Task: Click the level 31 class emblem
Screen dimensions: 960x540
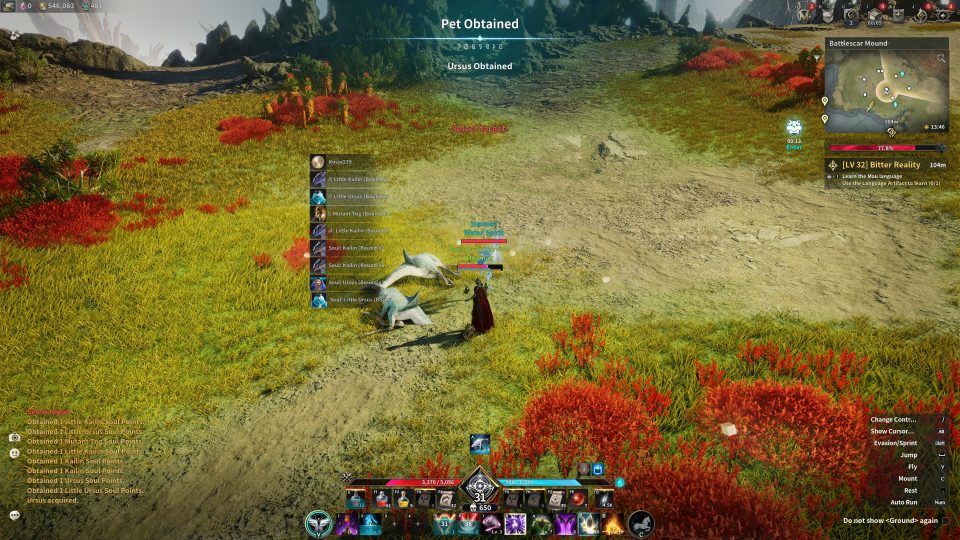Action: click(479, 488)
